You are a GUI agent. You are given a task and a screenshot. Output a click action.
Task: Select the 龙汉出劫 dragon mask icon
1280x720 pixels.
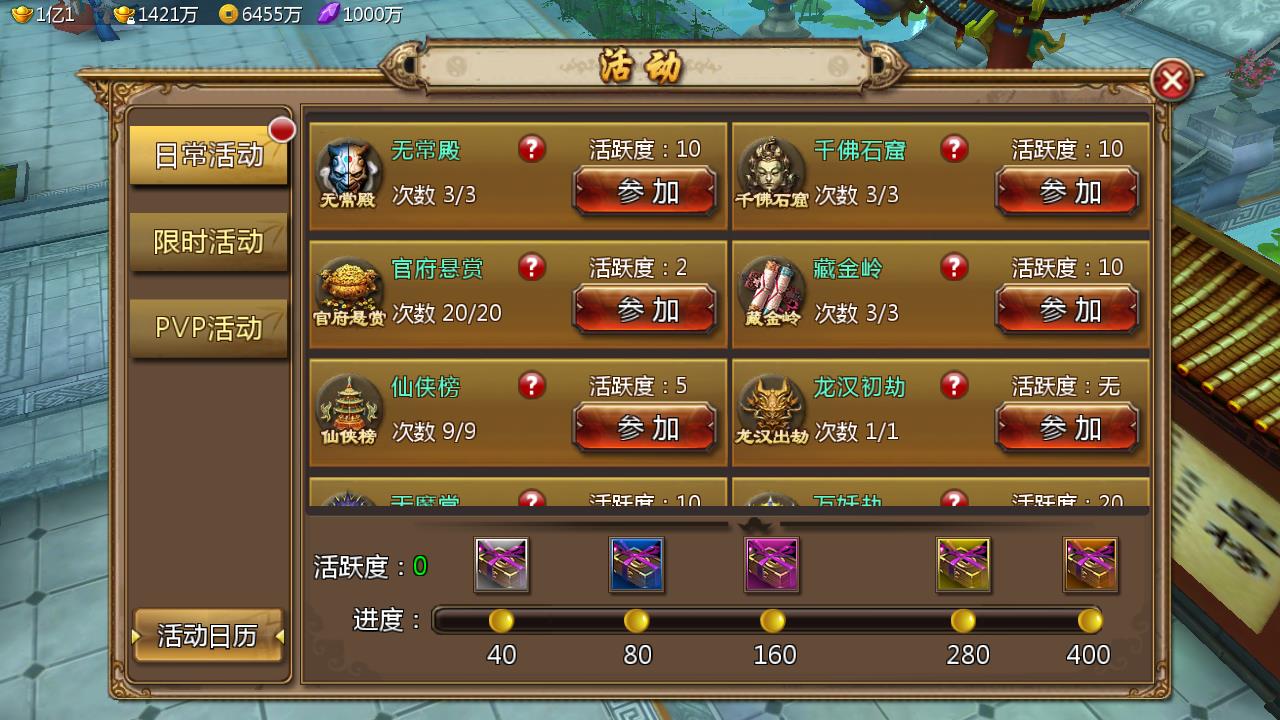click(771, 408)
